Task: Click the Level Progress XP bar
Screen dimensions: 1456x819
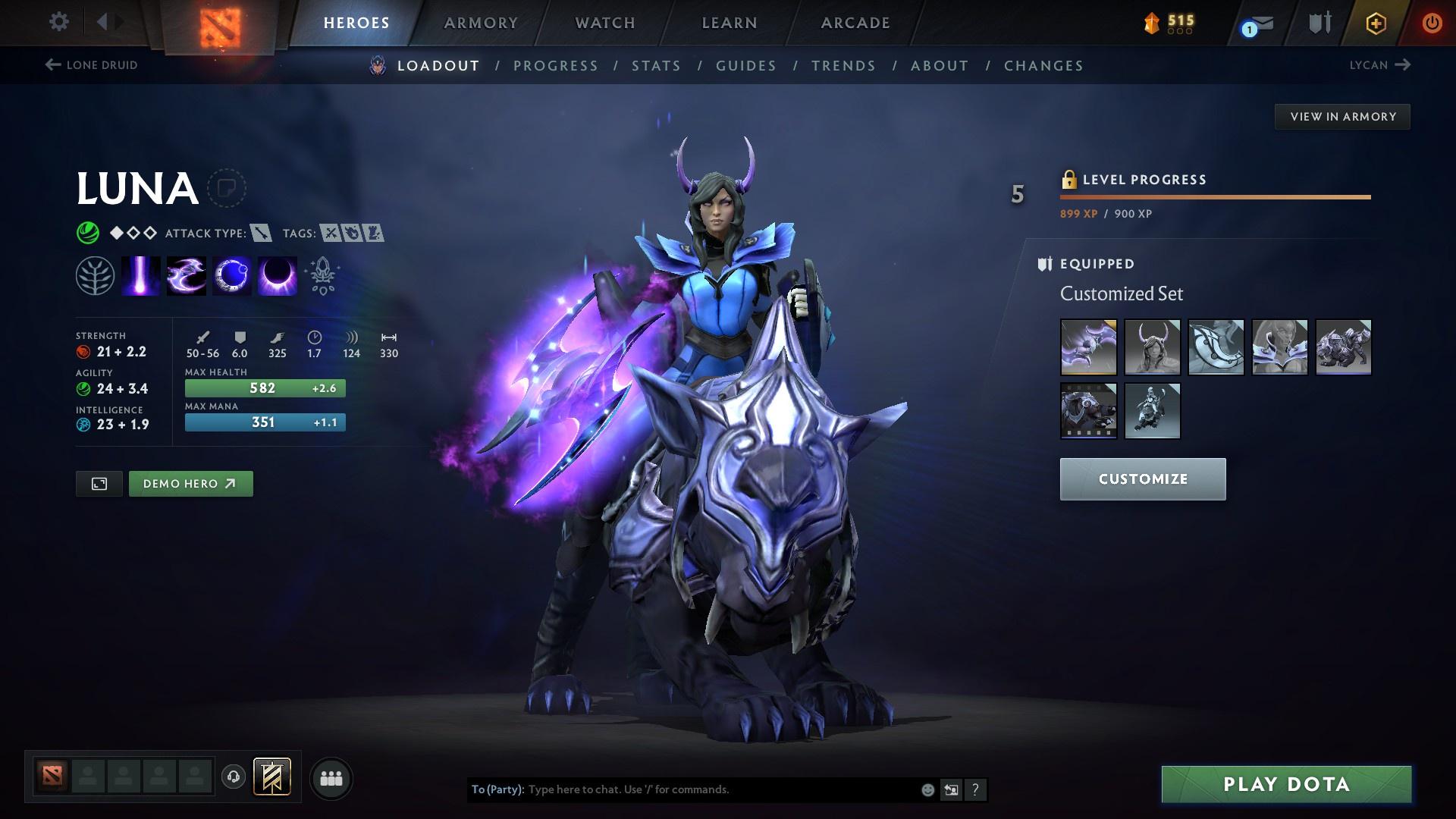Action: click(x=1213, y=198)
